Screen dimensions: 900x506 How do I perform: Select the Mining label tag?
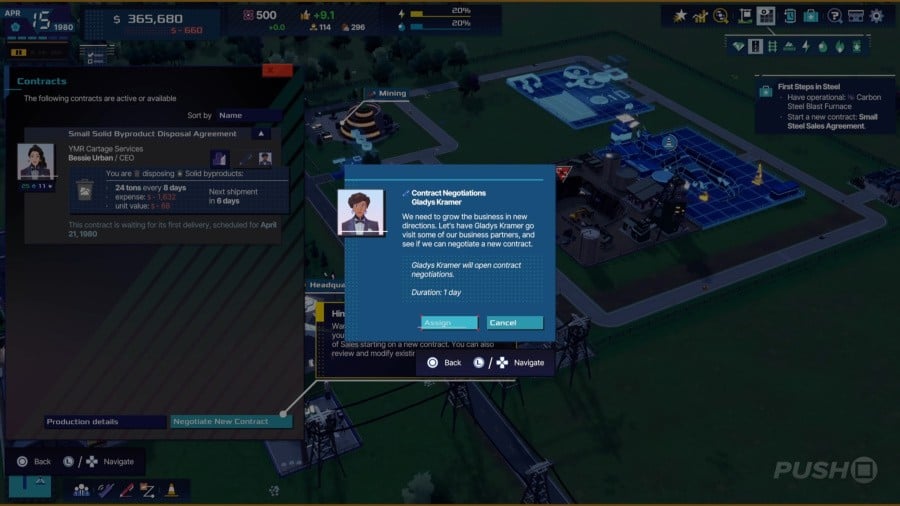point(386,93)
